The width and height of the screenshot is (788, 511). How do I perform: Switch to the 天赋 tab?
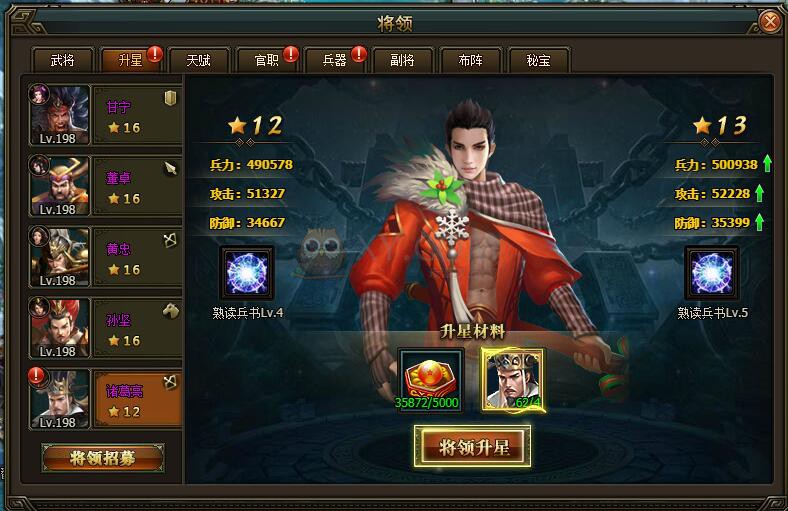(198, 60)
